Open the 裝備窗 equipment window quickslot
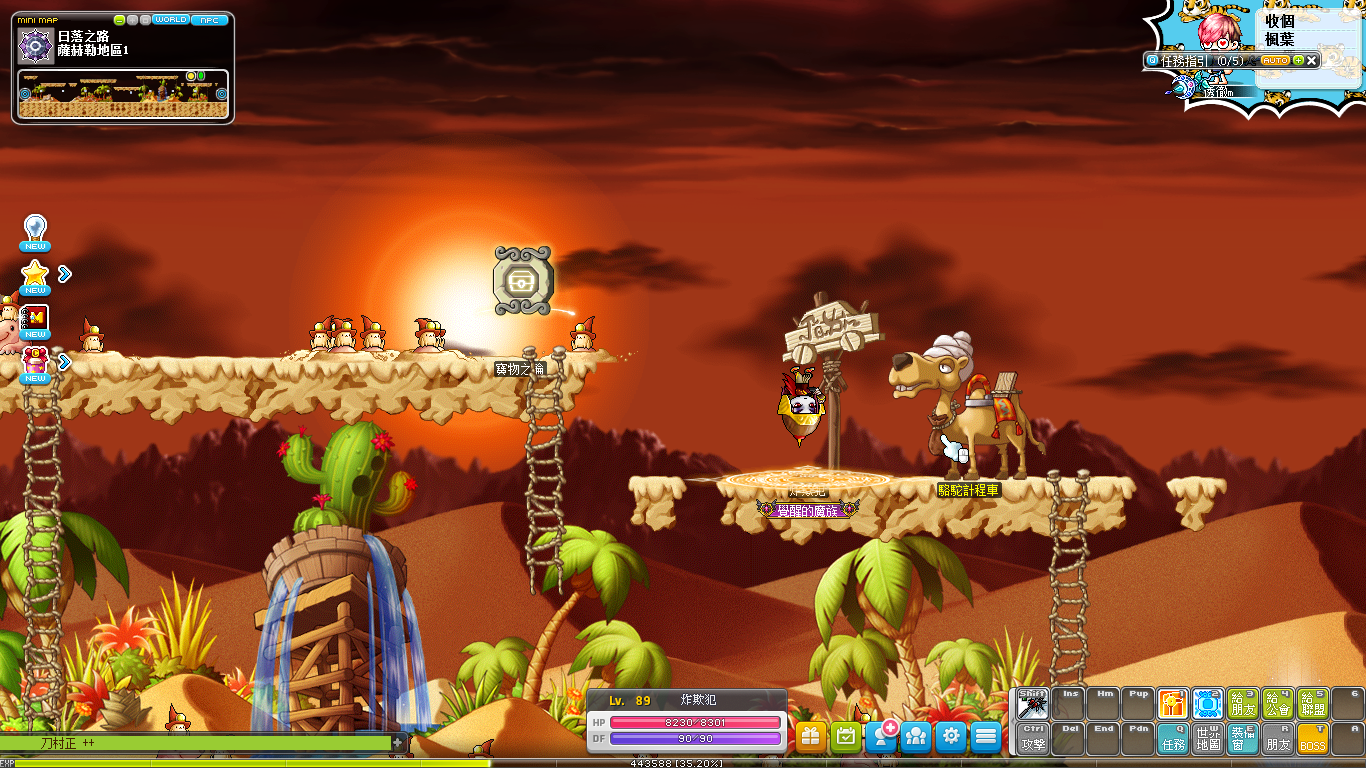 (1243, 739)
